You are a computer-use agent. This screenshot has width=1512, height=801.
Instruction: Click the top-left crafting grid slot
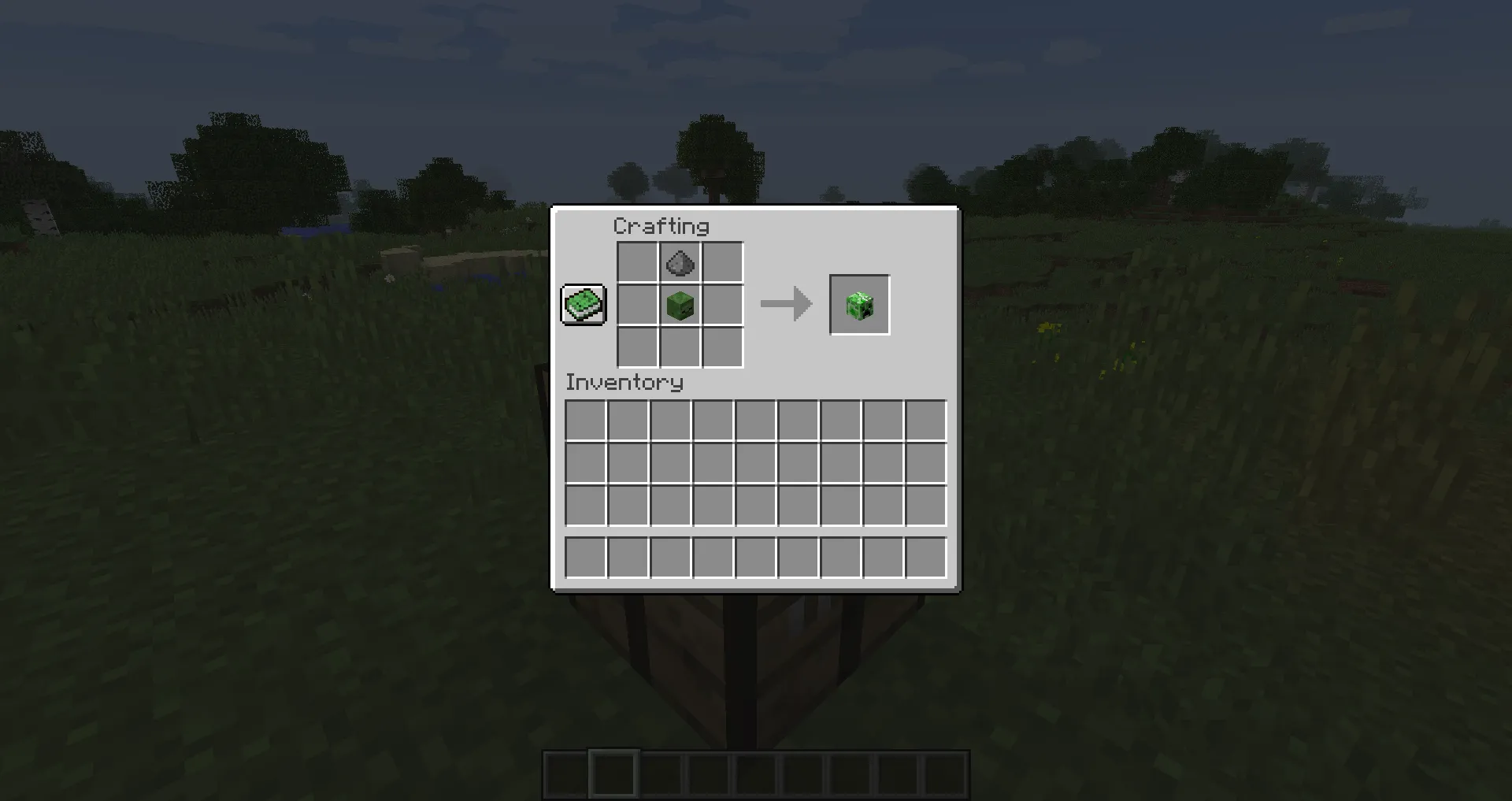tap(636, 263)
